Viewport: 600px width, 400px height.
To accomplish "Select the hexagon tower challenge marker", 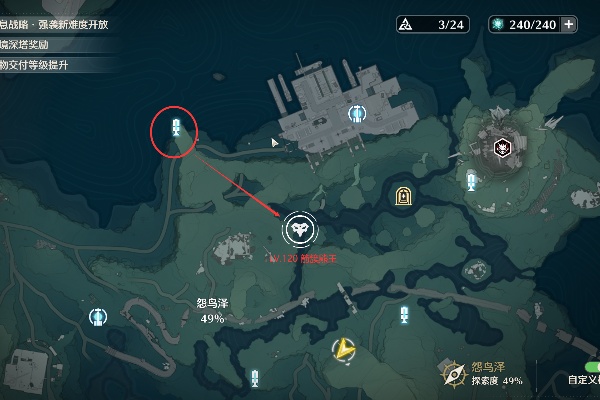I will point(504,149).
